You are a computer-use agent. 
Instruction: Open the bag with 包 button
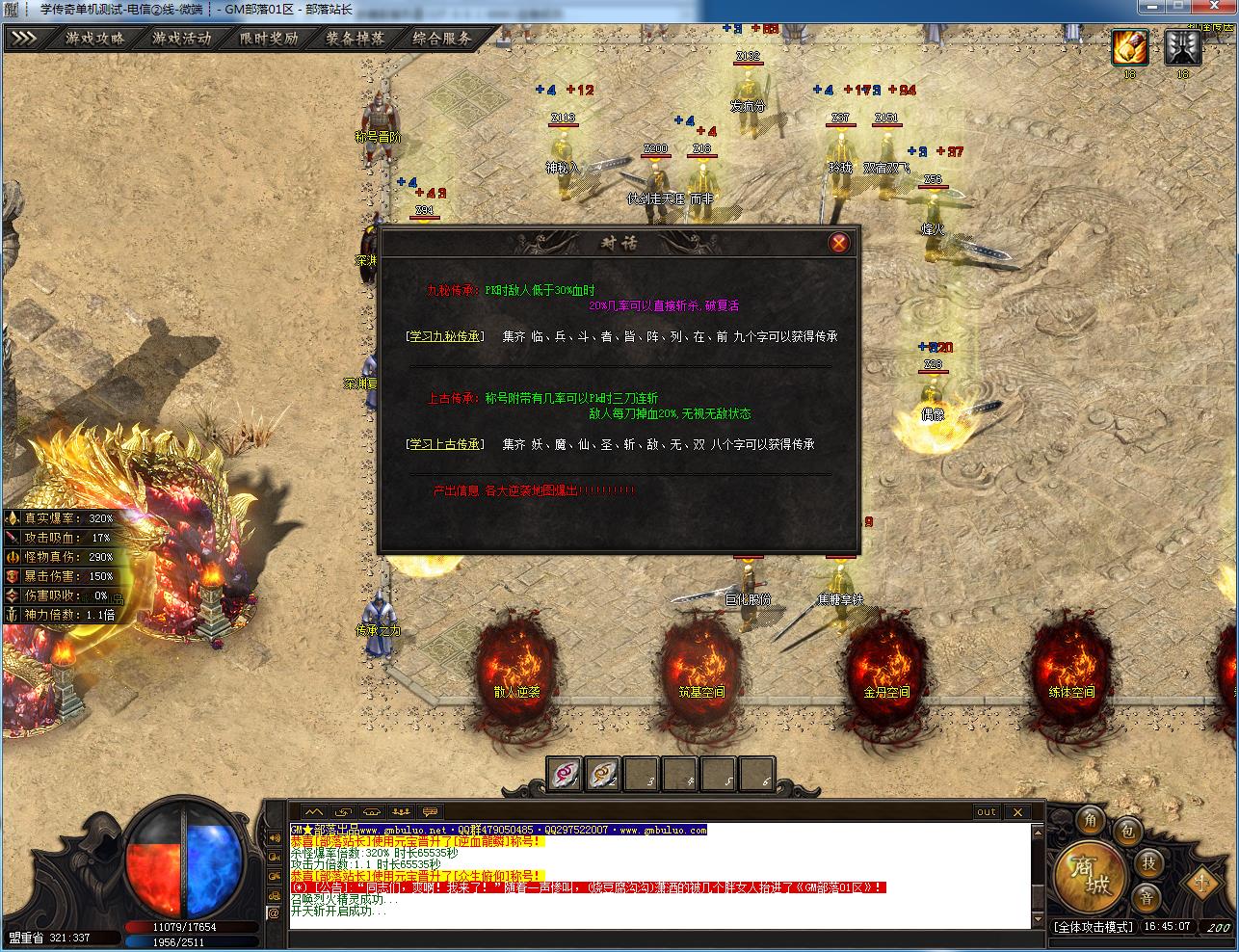pos(1127,832)
